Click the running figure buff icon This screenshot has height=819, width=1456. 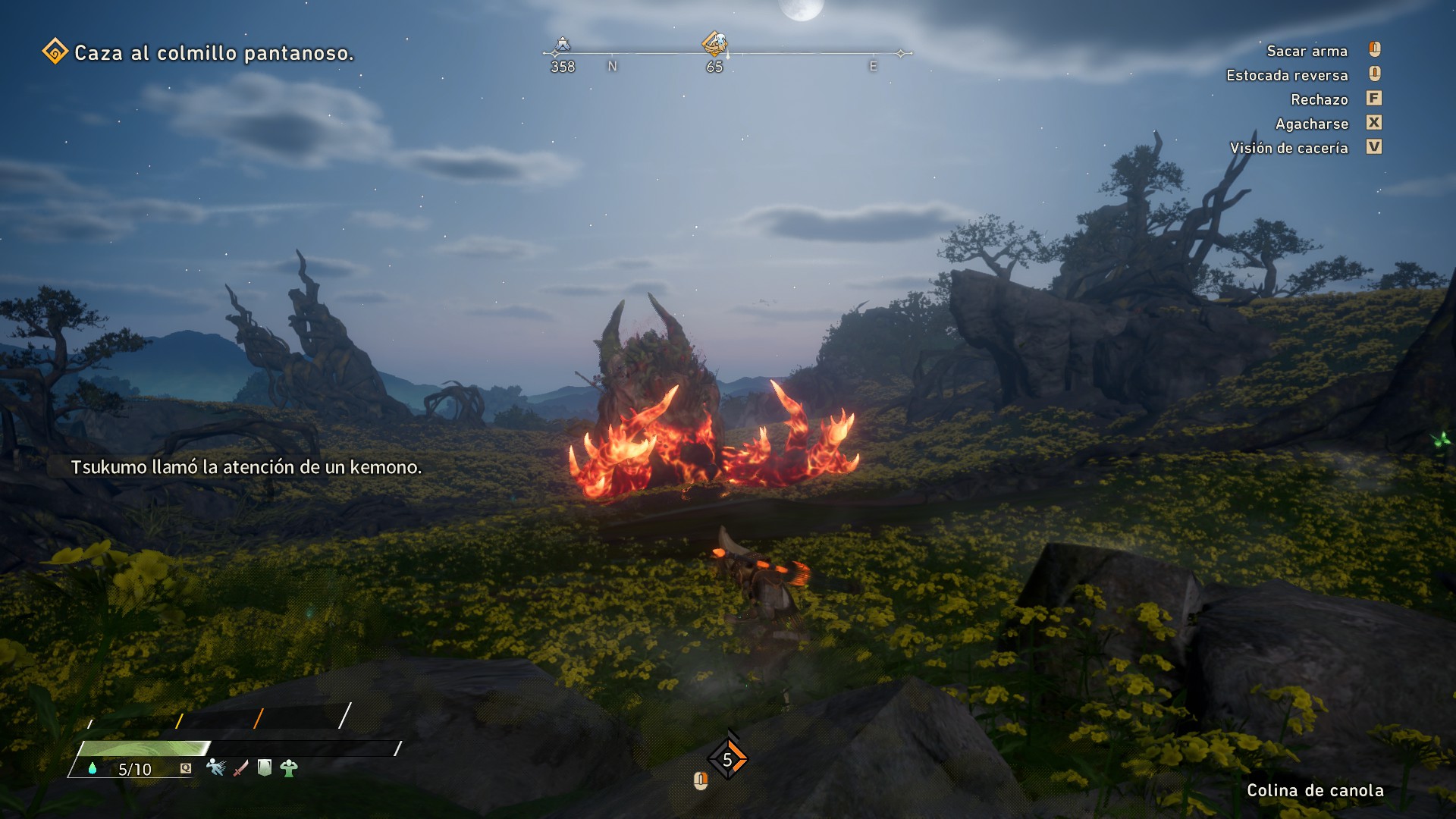pyautogui.click(x=216, y=767)
